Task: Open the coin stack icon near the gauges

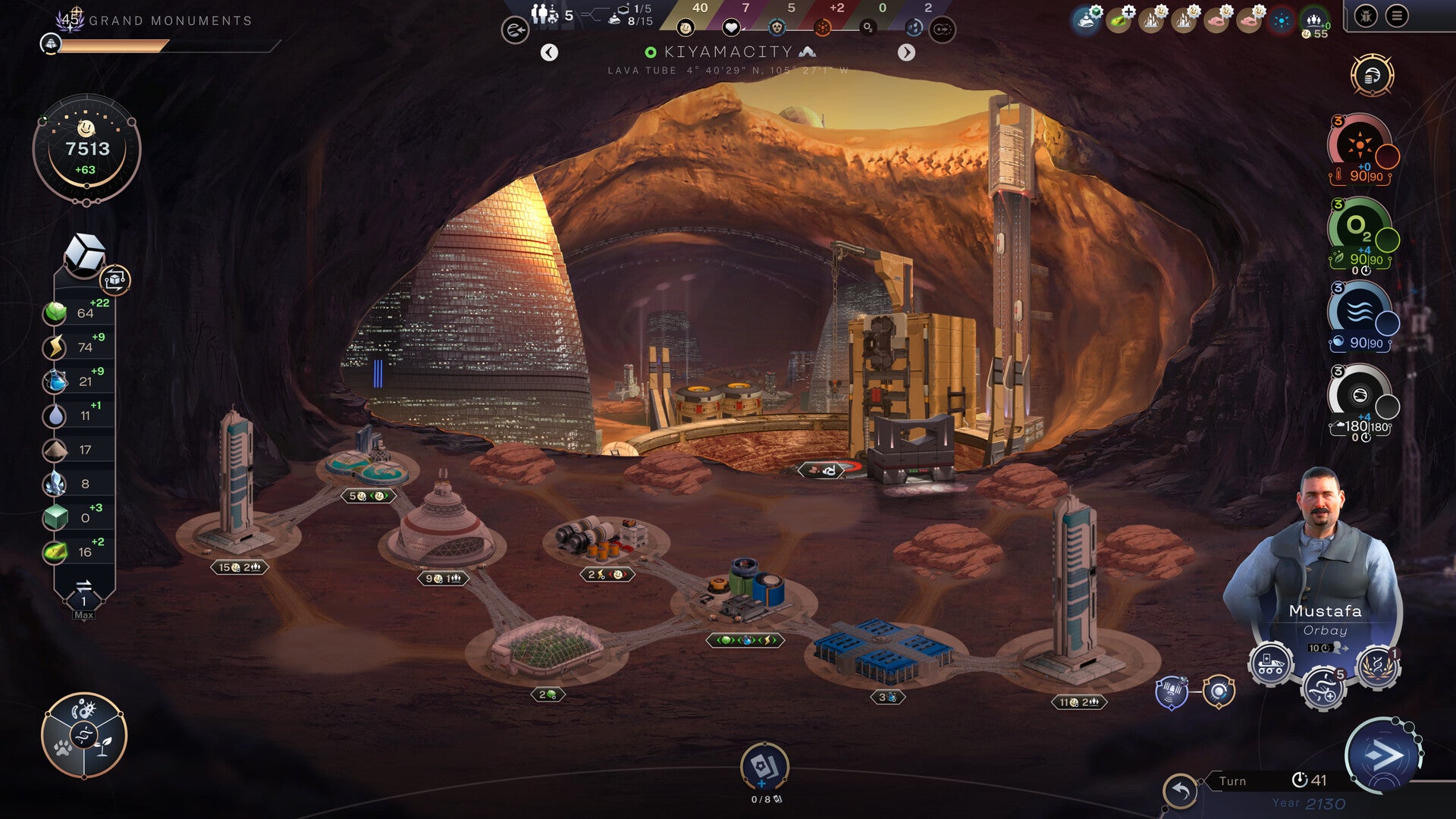Action: click(x=1372, y=75)
